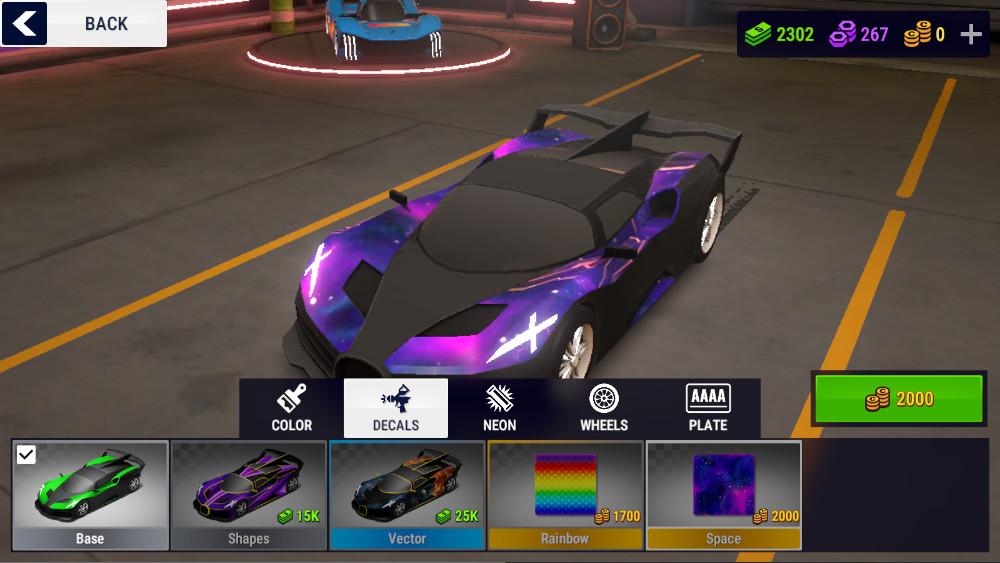Open the Neon customization tab

pos(500,408)
